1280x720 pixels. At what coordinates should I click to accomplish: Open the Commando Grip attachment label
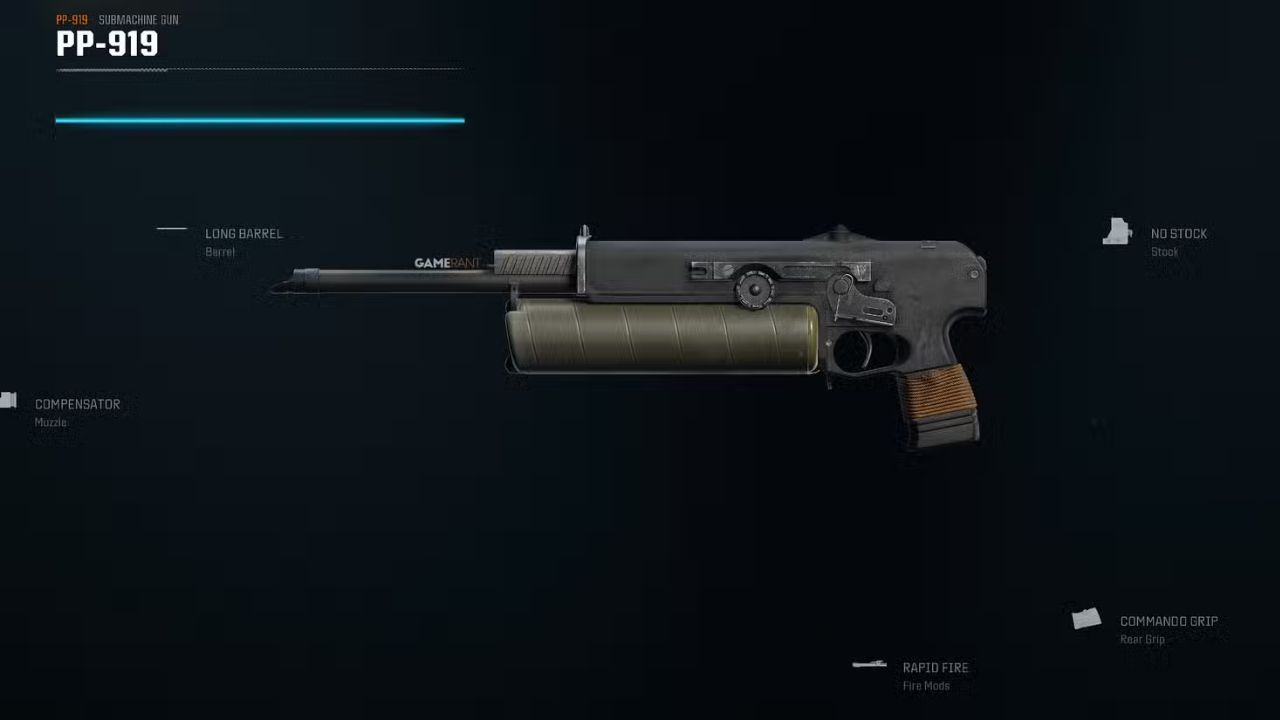pyautogui.click(x=1168, y=621)
